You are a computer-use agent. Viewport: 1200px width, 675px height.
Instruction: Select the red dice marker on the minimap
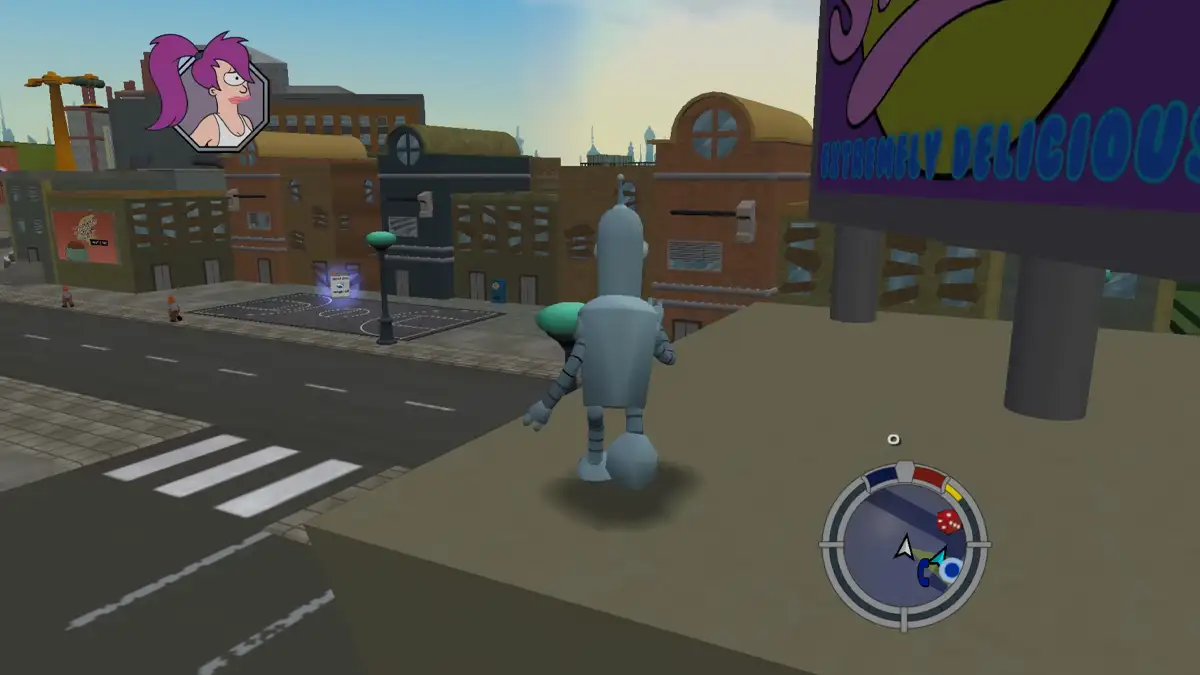coord(948,521)
